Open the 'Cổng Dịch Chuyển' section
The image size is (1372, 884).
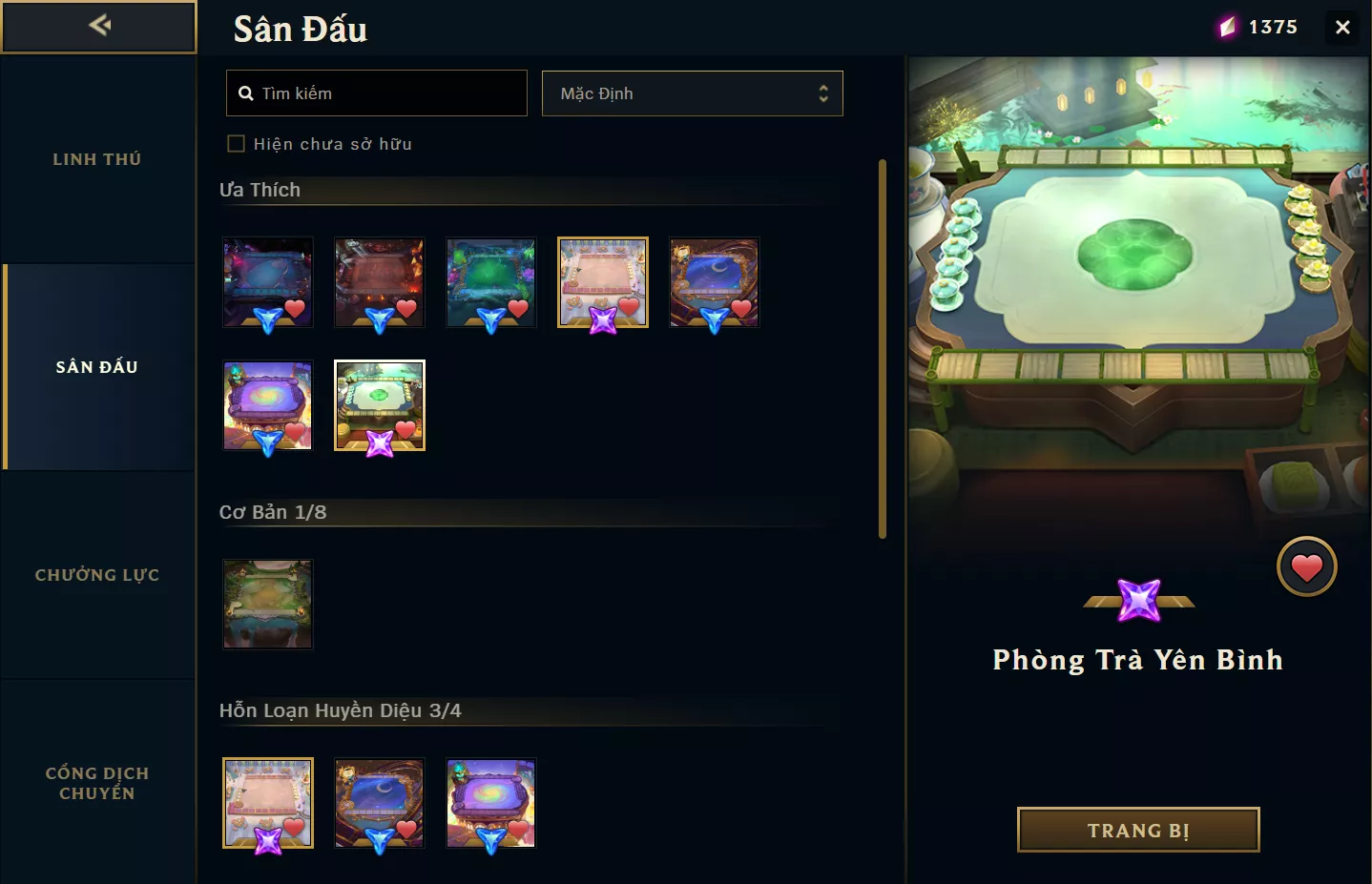97,782
